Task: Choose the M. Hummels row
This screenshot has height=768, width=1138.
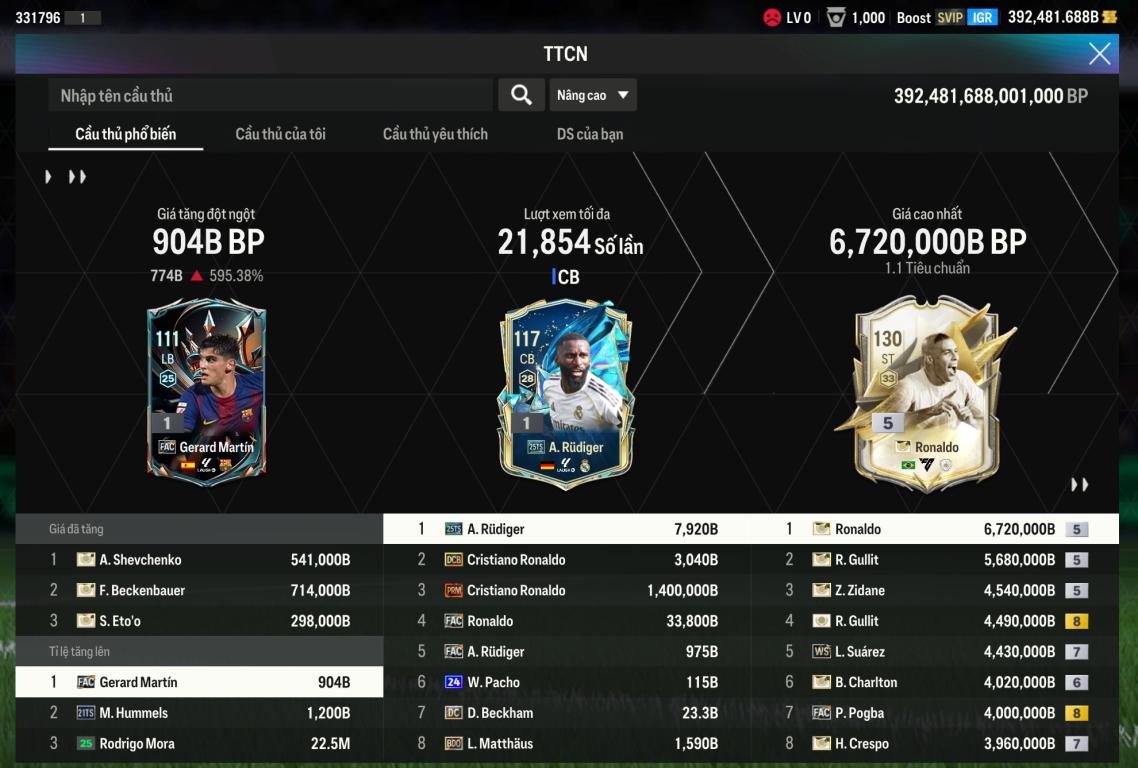Action: click(x=199, y=714)
